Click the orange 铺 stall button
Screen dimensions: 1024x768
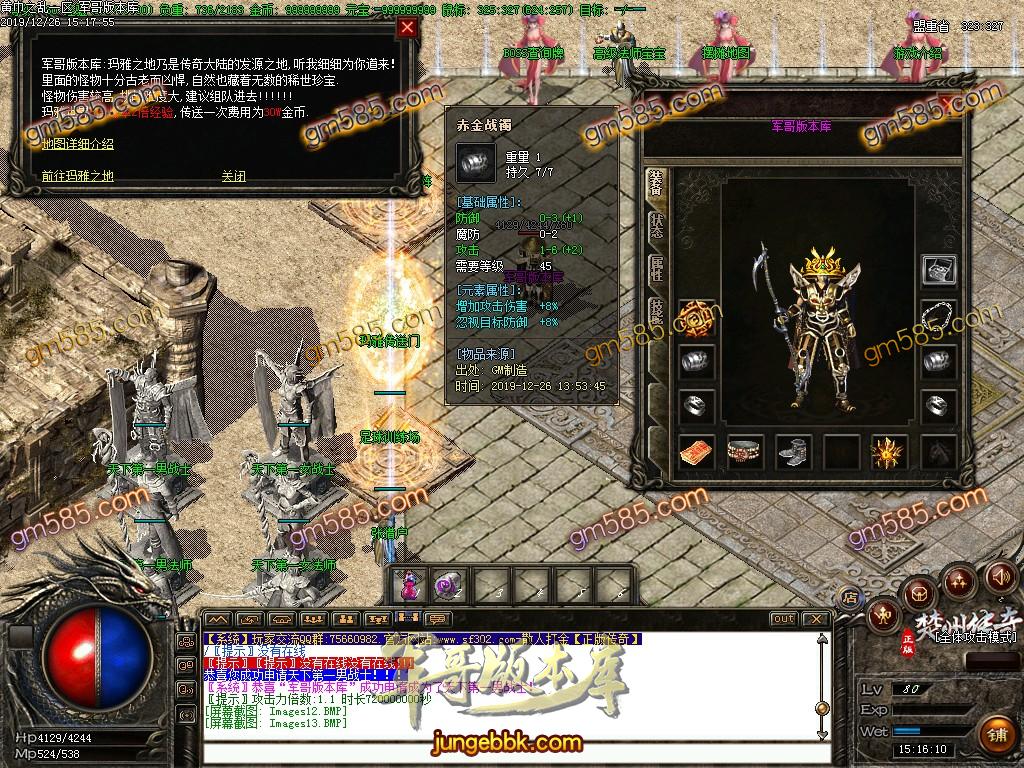pyautogui.click(x=996, y=734)
